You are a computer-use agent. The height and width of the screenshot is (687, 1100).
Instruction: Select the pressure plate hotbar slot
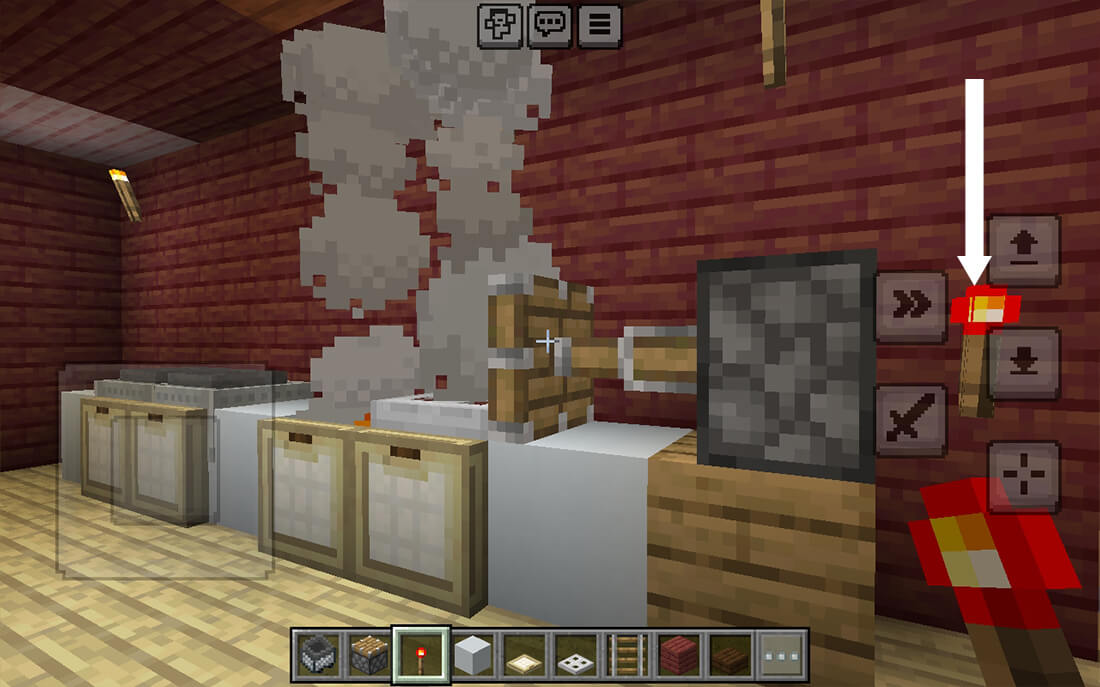[x=525, y=655]
